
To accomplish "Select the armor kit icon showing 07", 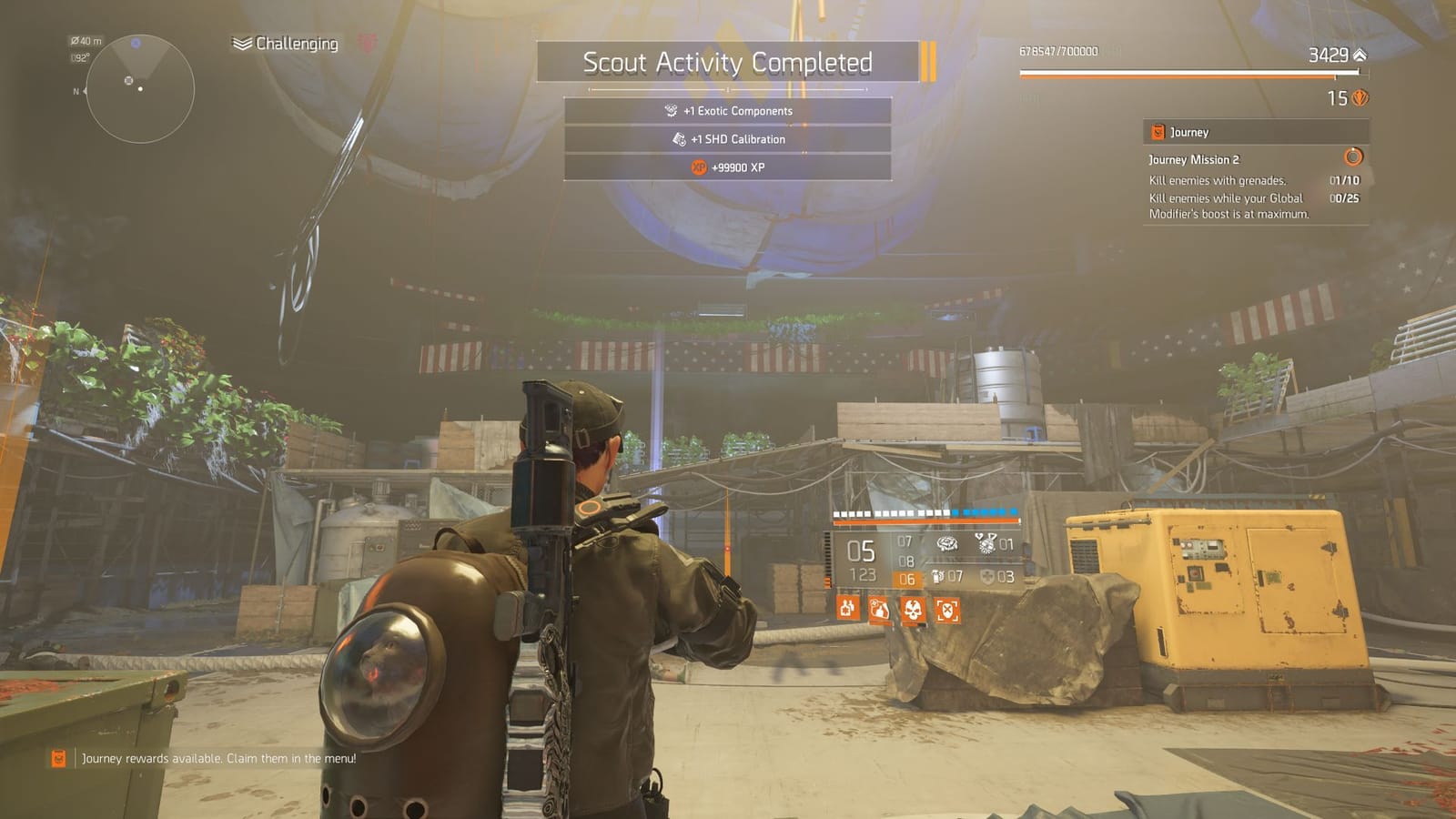I will (937, 578).
